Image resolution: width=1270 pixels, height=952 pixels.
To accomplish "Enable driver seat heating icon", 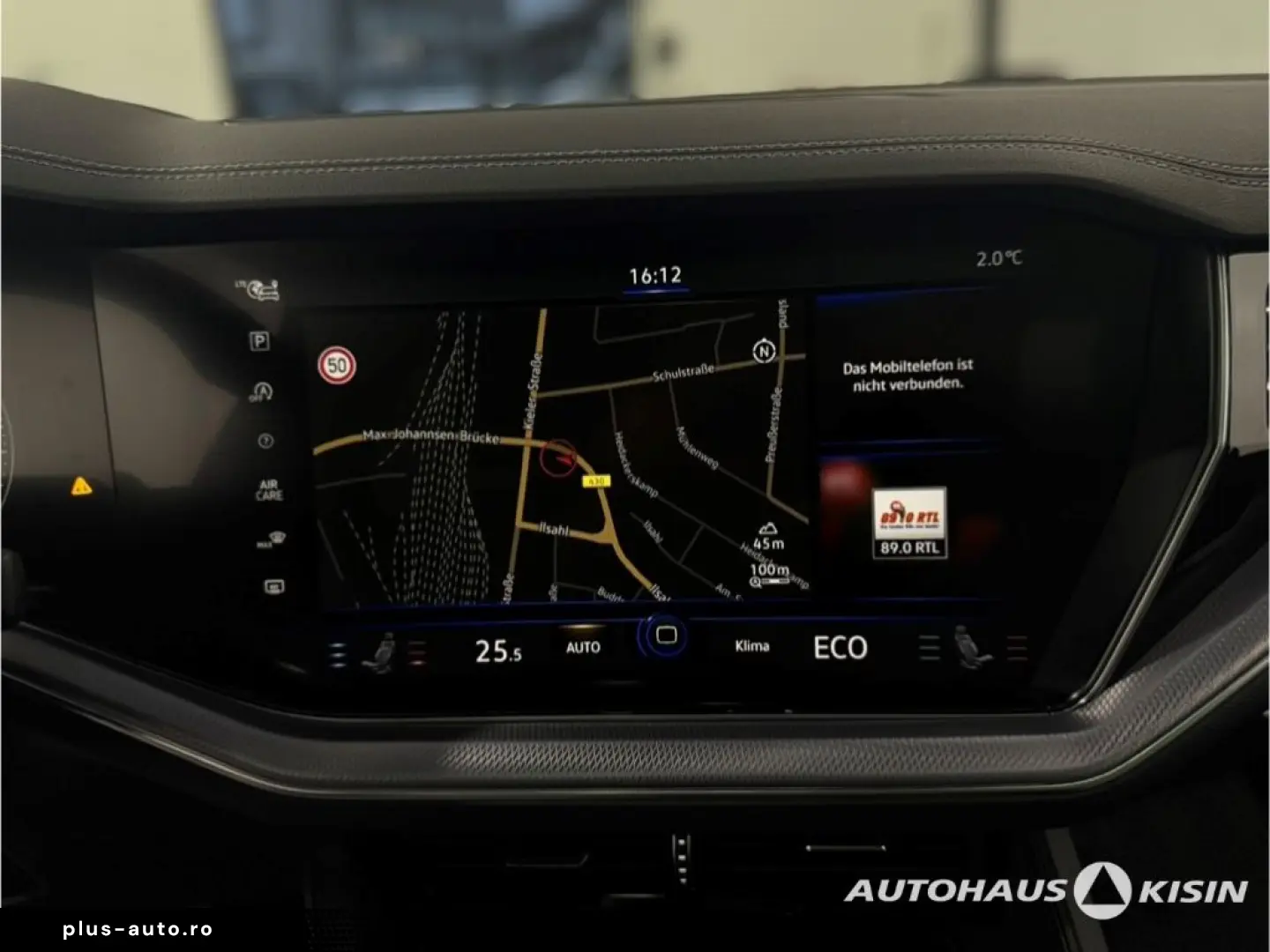I will point(385,652).
